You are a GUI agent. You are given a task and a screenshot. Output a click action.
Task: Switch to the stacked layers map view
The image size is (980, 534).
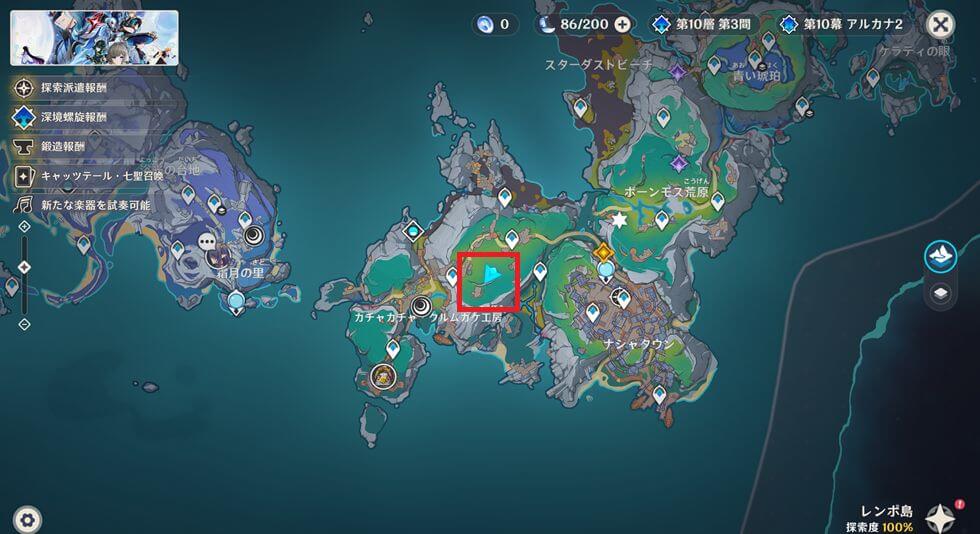tap(940, 294)
